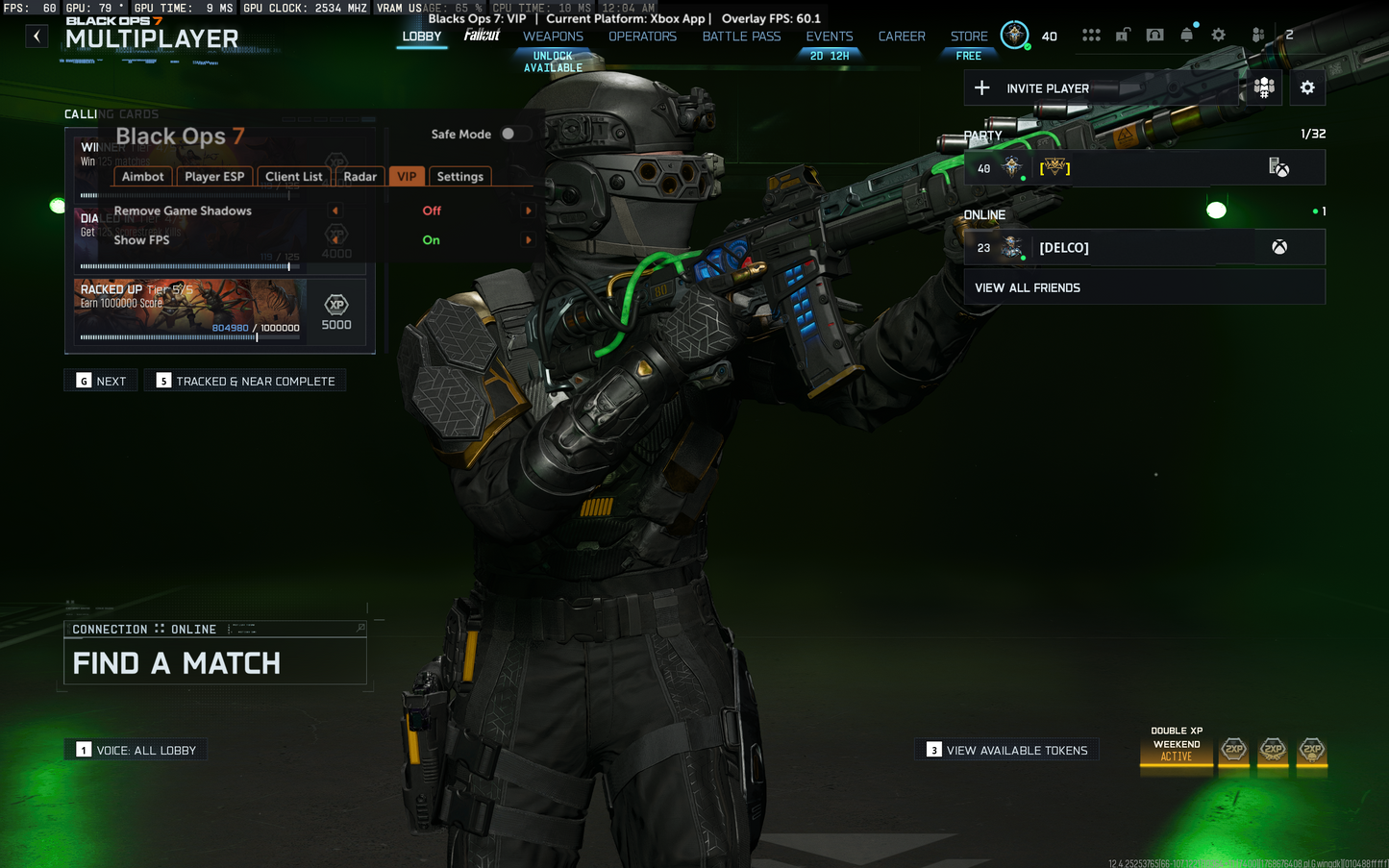1389x868 pixels.
Task: Click the apps grid icon near the bell
Action: coord(1092,34)
